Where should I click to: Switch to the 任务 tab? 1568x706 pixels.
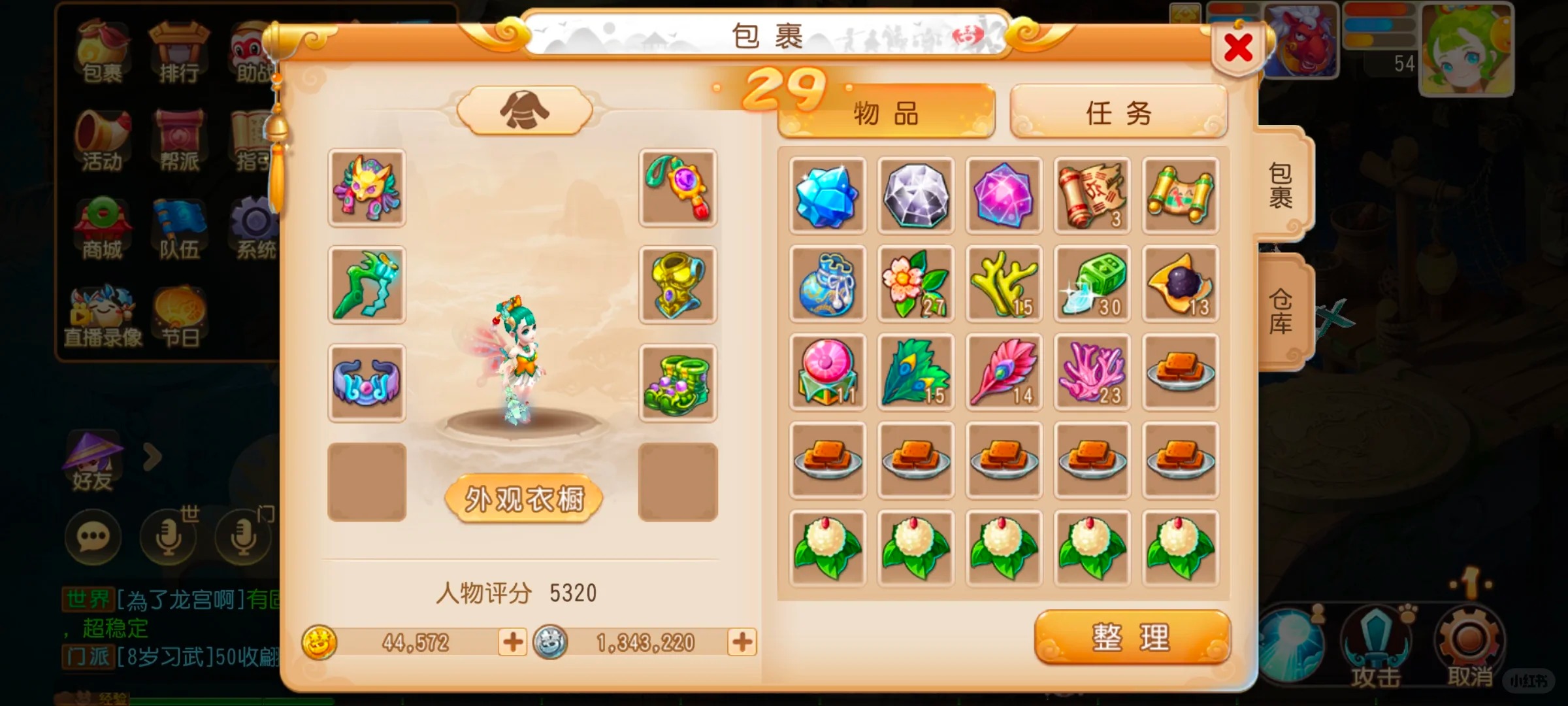point(1118,112)
